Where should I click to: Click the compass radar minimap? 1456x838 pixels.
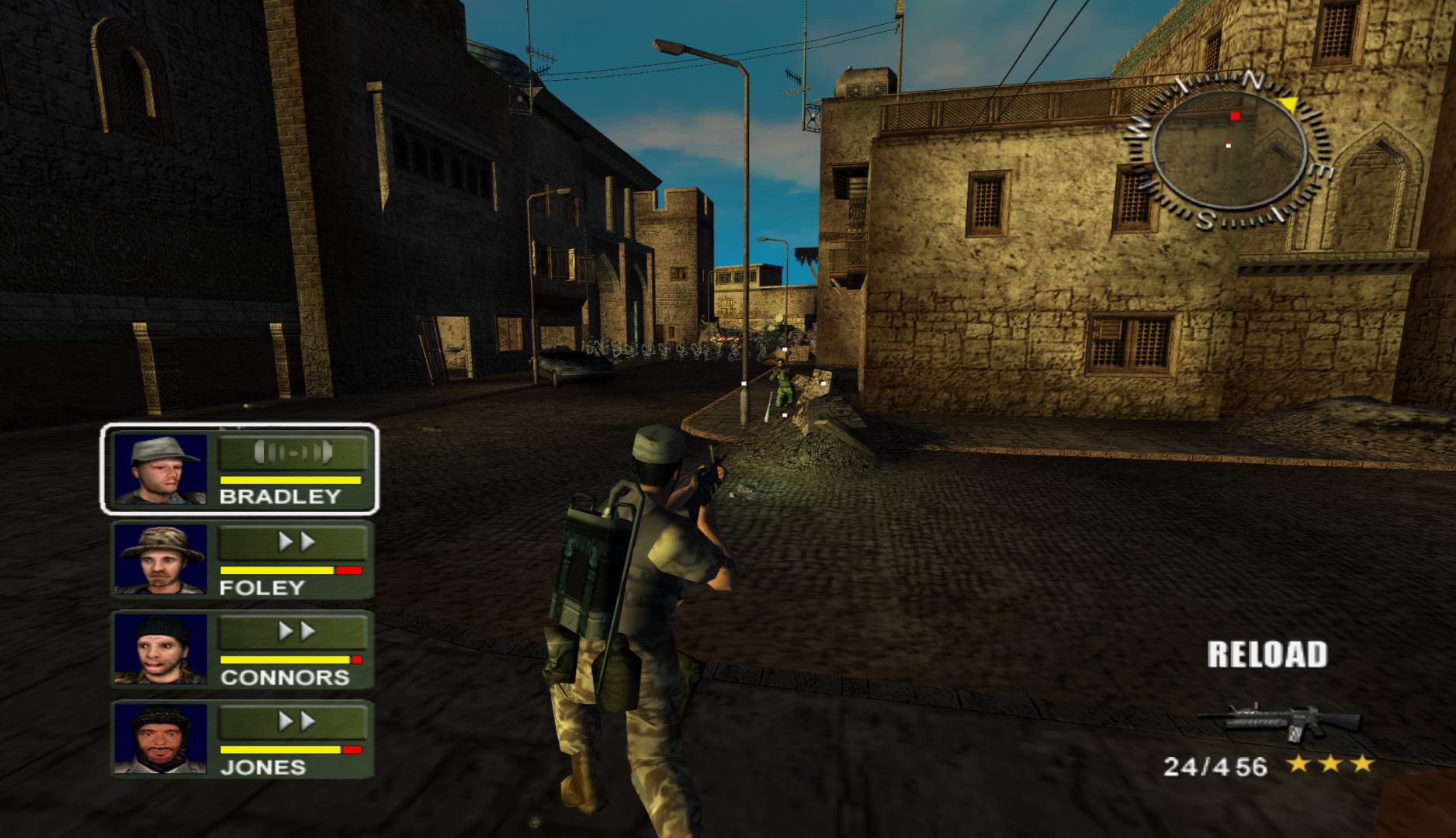(1228, 149)
